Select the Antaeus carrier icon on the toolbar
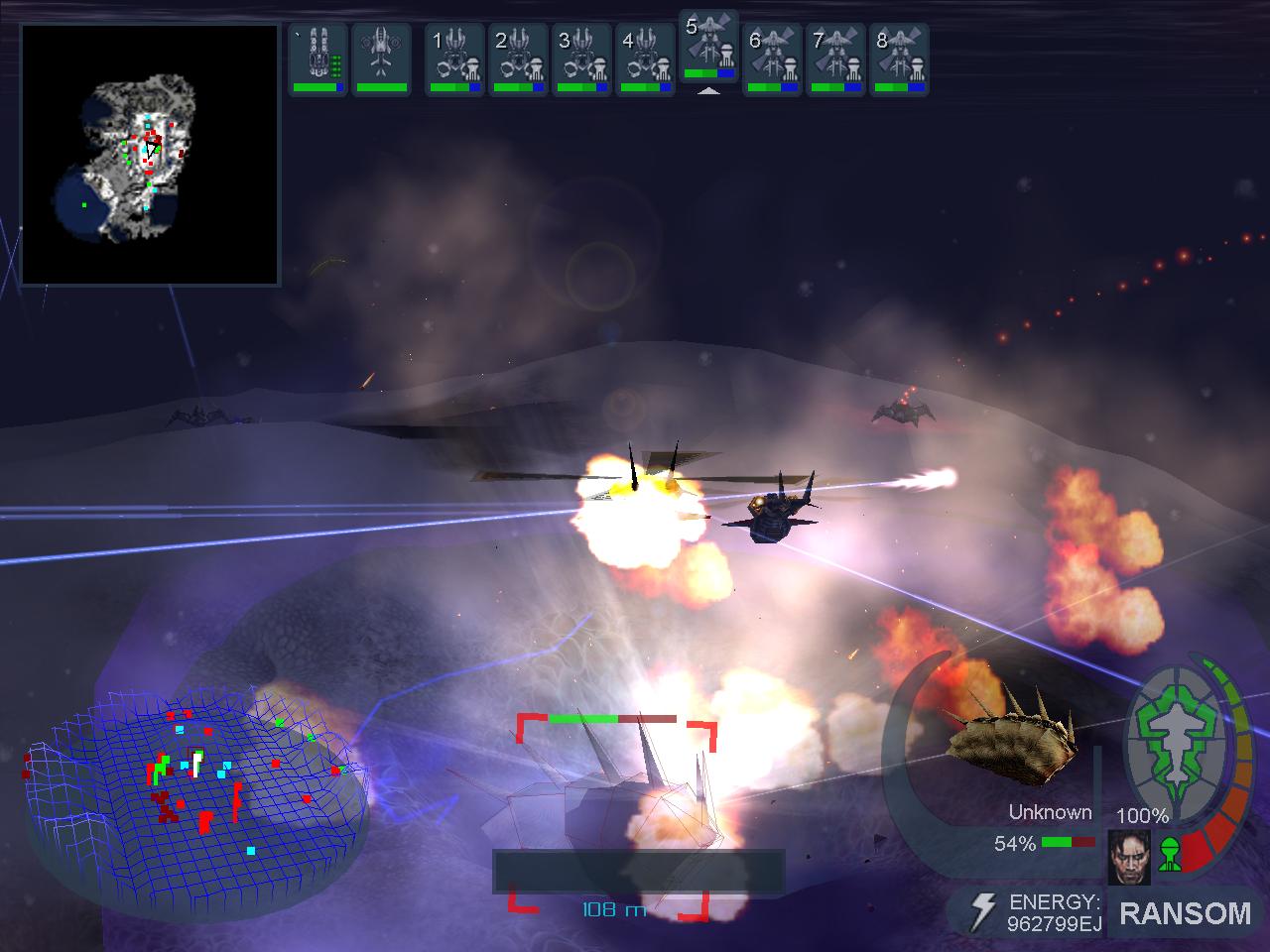This screenshot has height=952, width=1270. 317,55
